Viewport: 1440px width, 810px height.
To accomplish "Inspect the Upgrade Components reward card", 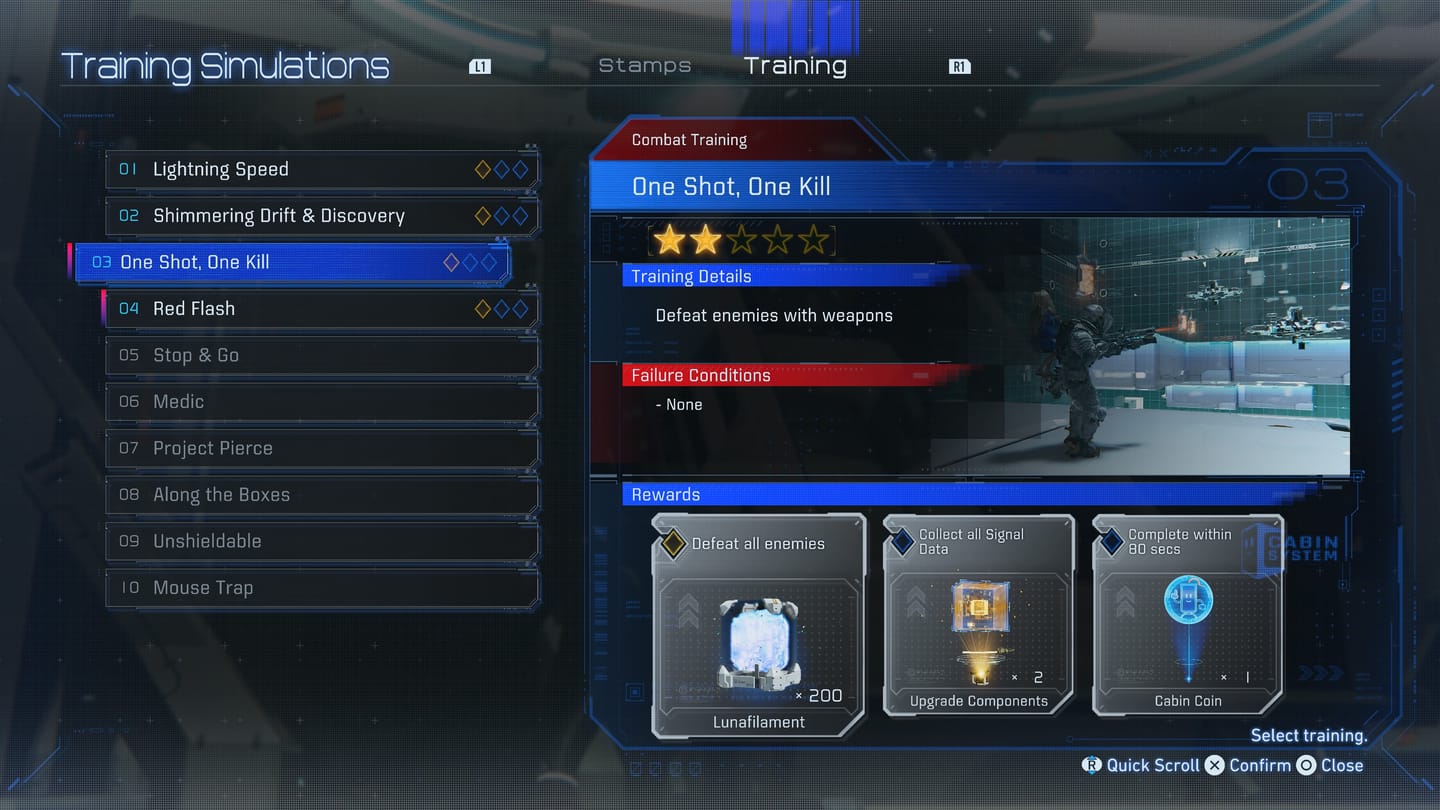I will click(x=978, y=616).
